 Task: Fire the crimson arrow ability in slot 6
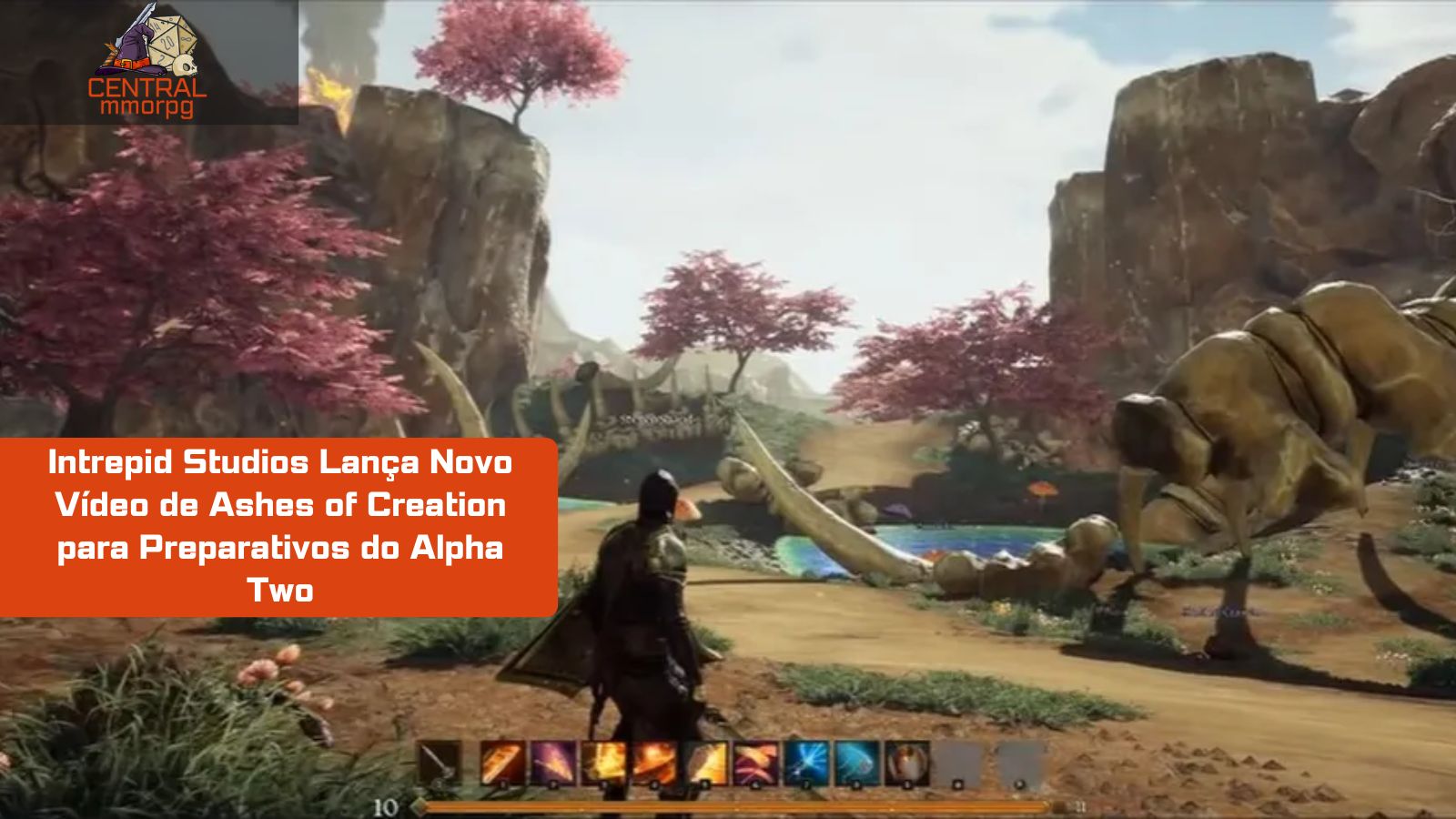point(754,763)
